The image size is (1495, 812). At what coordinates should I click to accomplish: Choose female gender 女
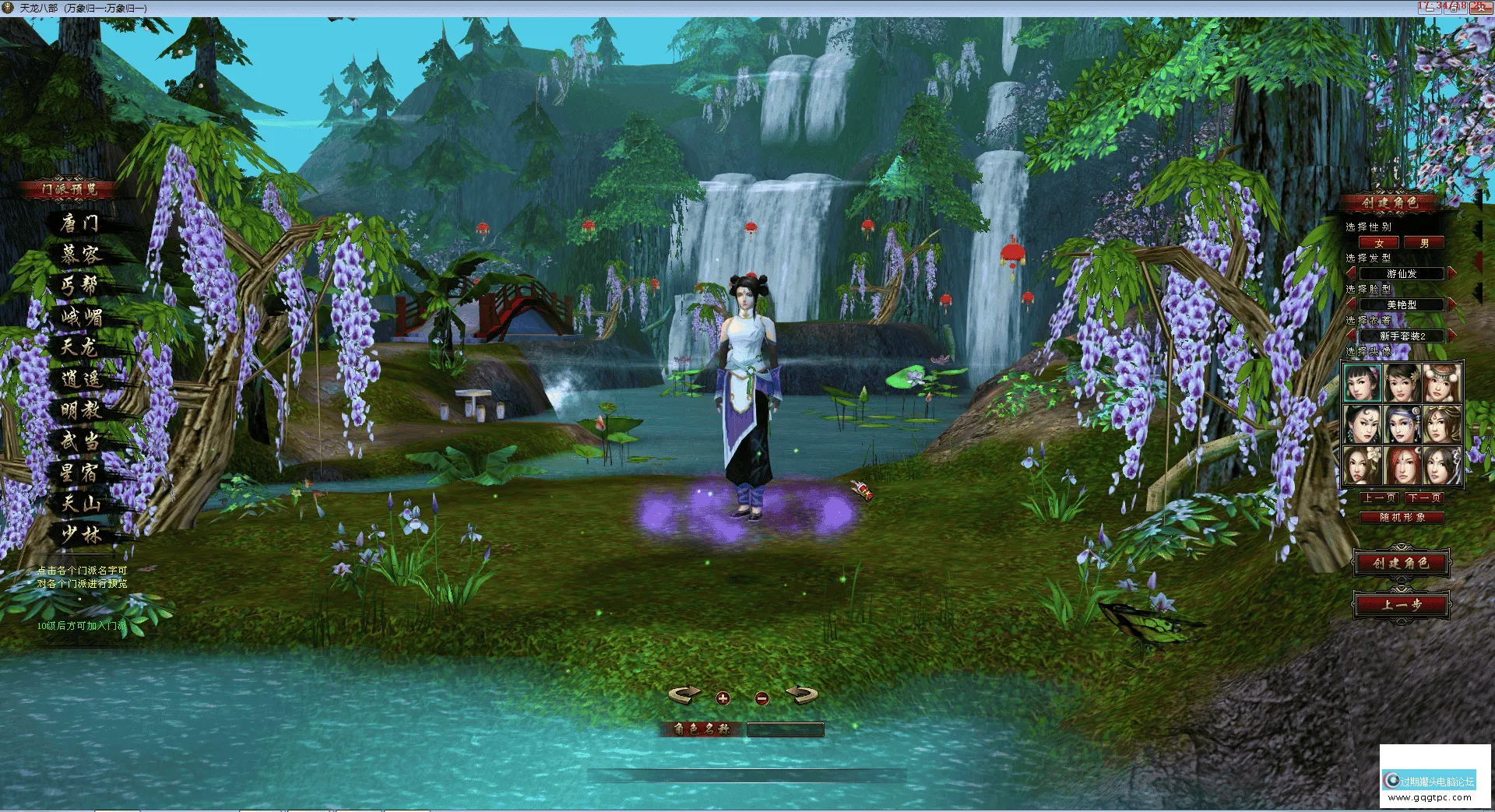(1379, 243)
